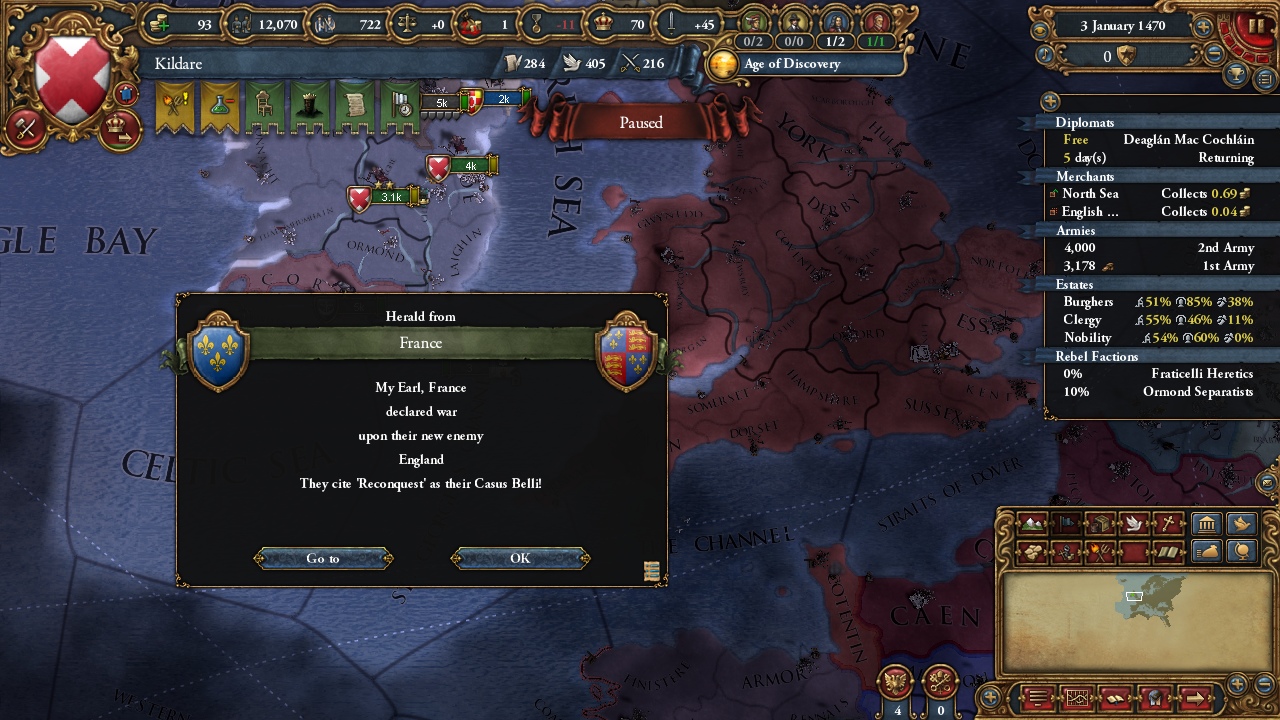Switch to the religion cross map mode
Viewport: 1280px width, 720px height.
coord(1167,523)
